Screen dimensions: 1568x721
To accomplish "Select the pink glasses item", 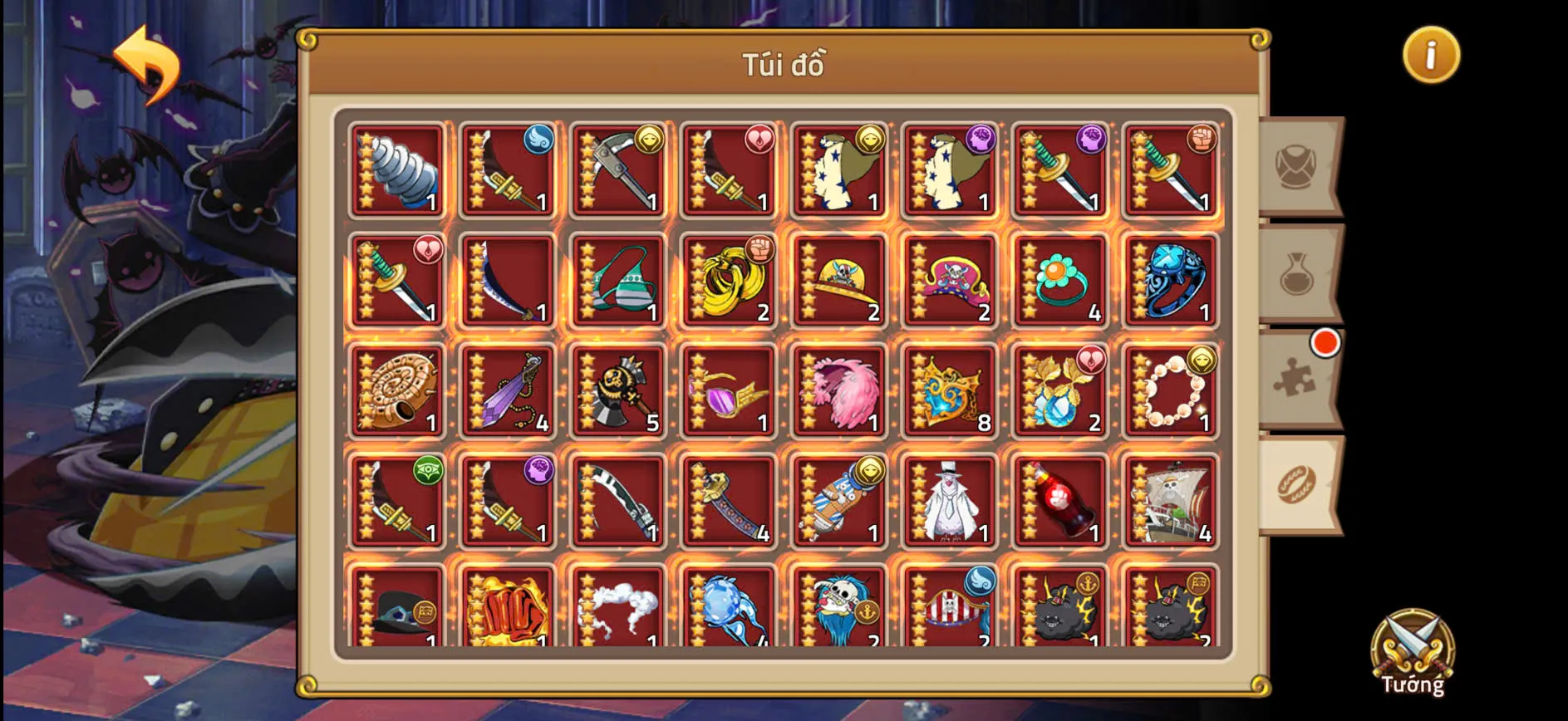I will 728,390.
